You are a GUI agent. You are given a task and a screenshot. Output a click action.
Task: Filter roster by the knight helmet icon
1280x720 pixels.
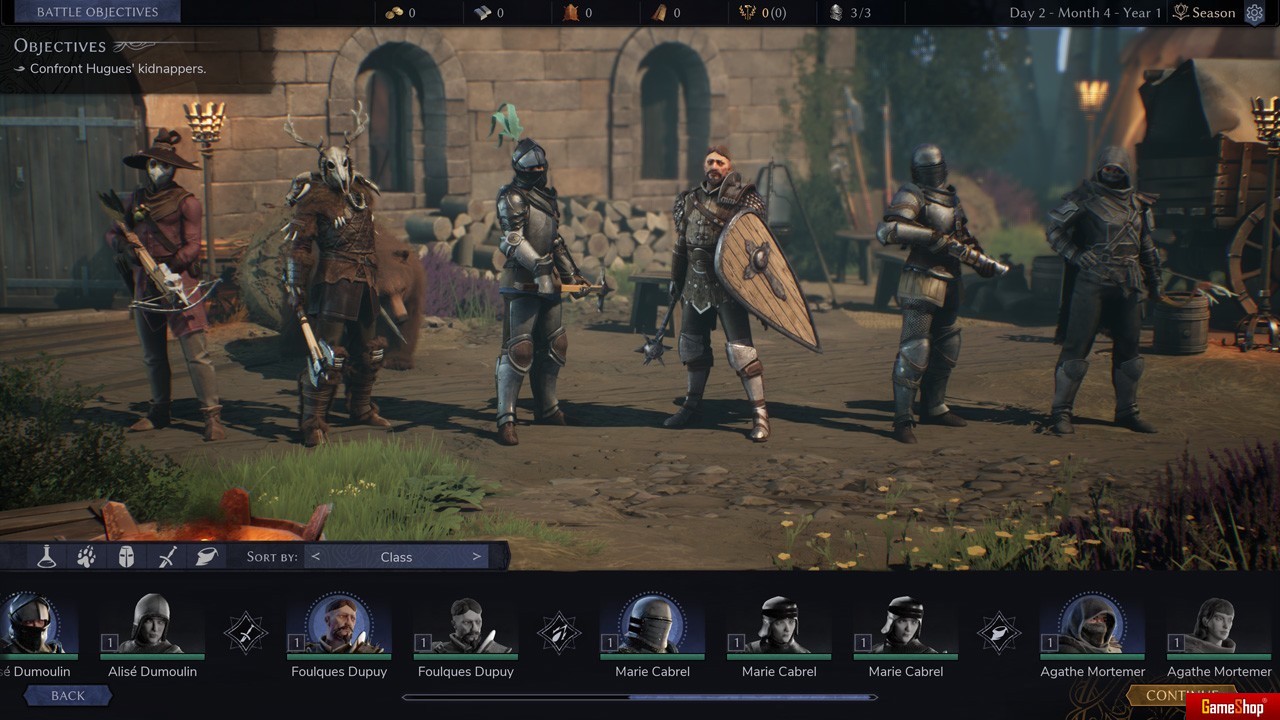[126, 557]
